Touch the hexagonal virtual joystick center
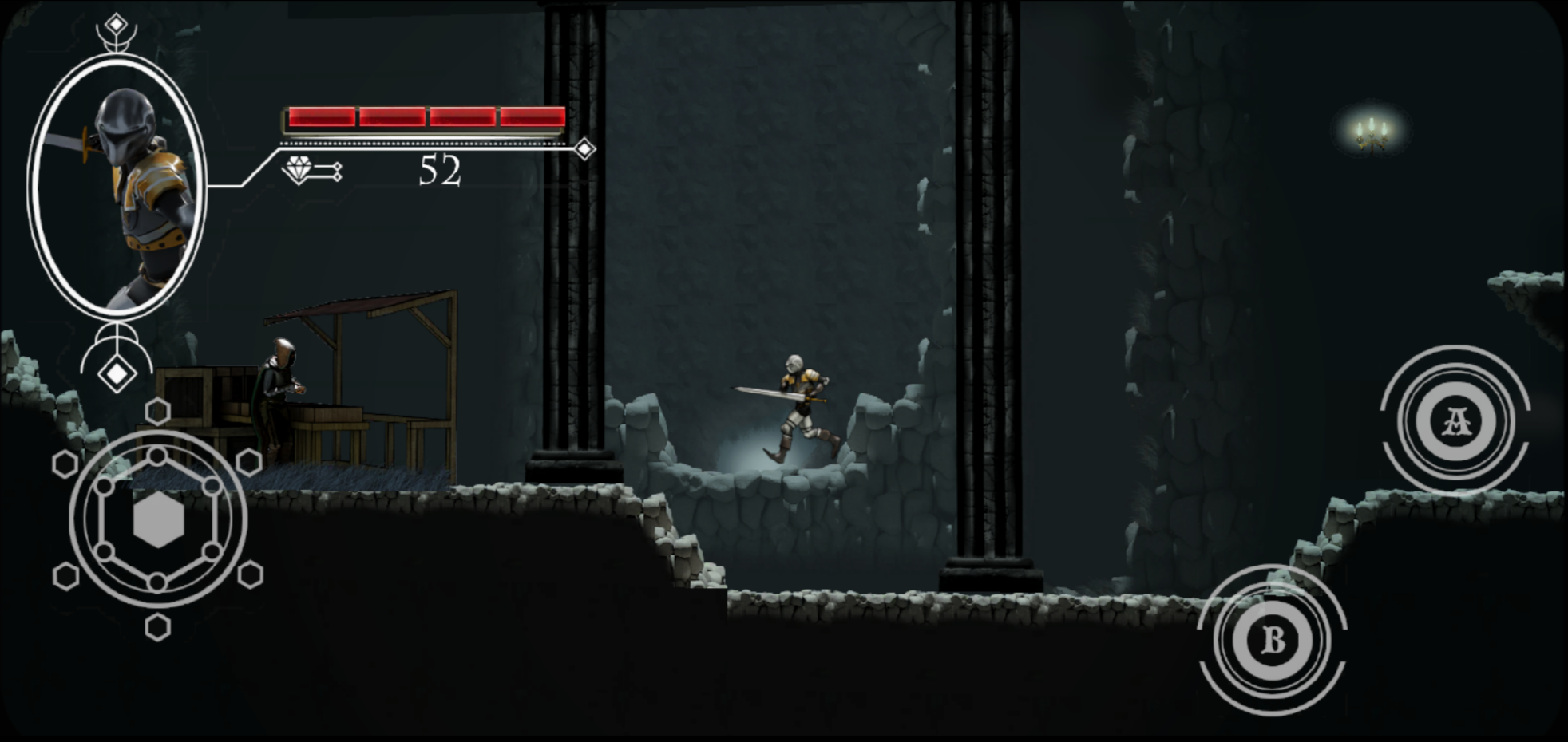Viewport: 1568px width, 742px height. pos(158,519)
